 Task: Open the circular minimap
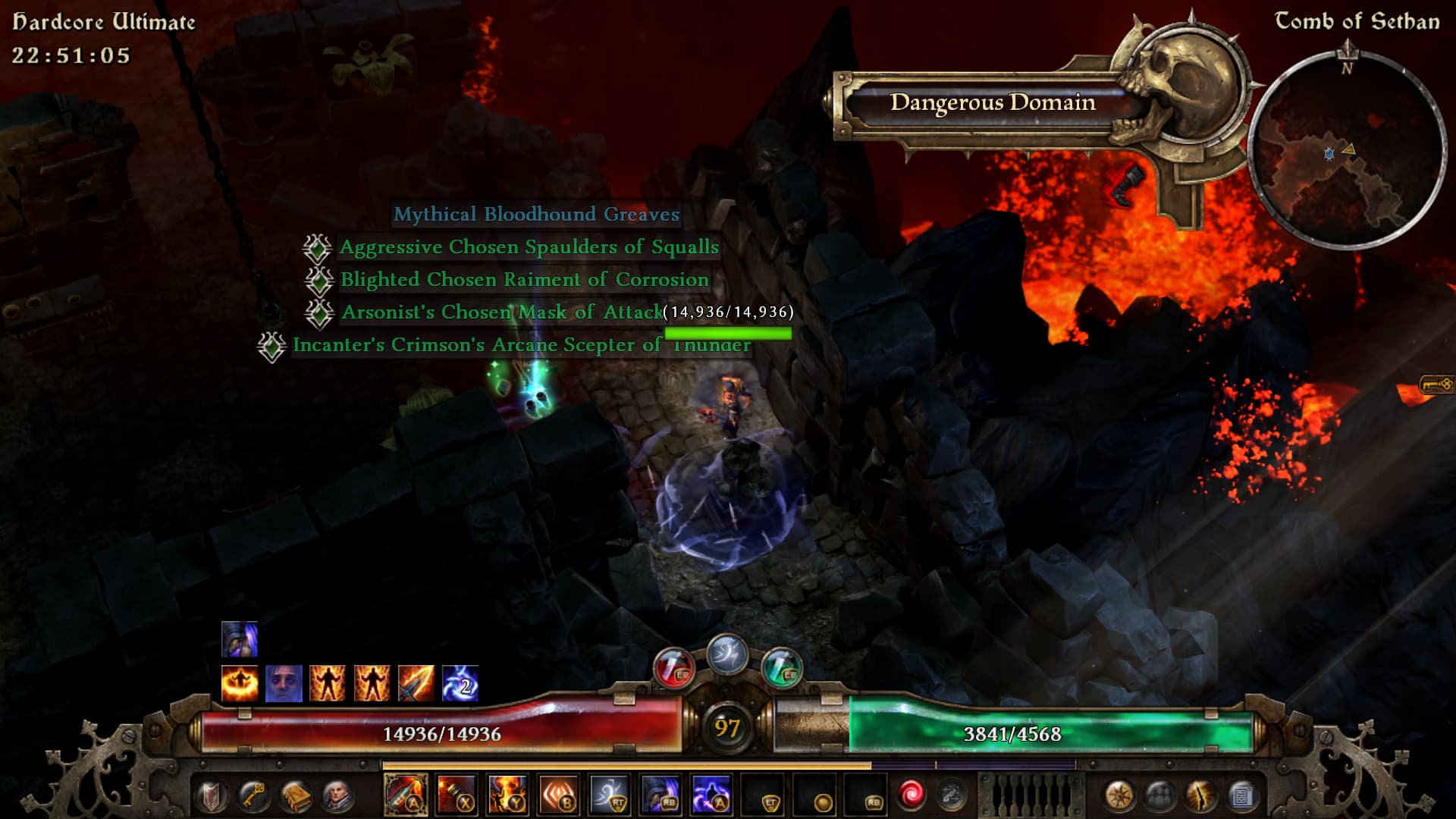point(1347,152)
